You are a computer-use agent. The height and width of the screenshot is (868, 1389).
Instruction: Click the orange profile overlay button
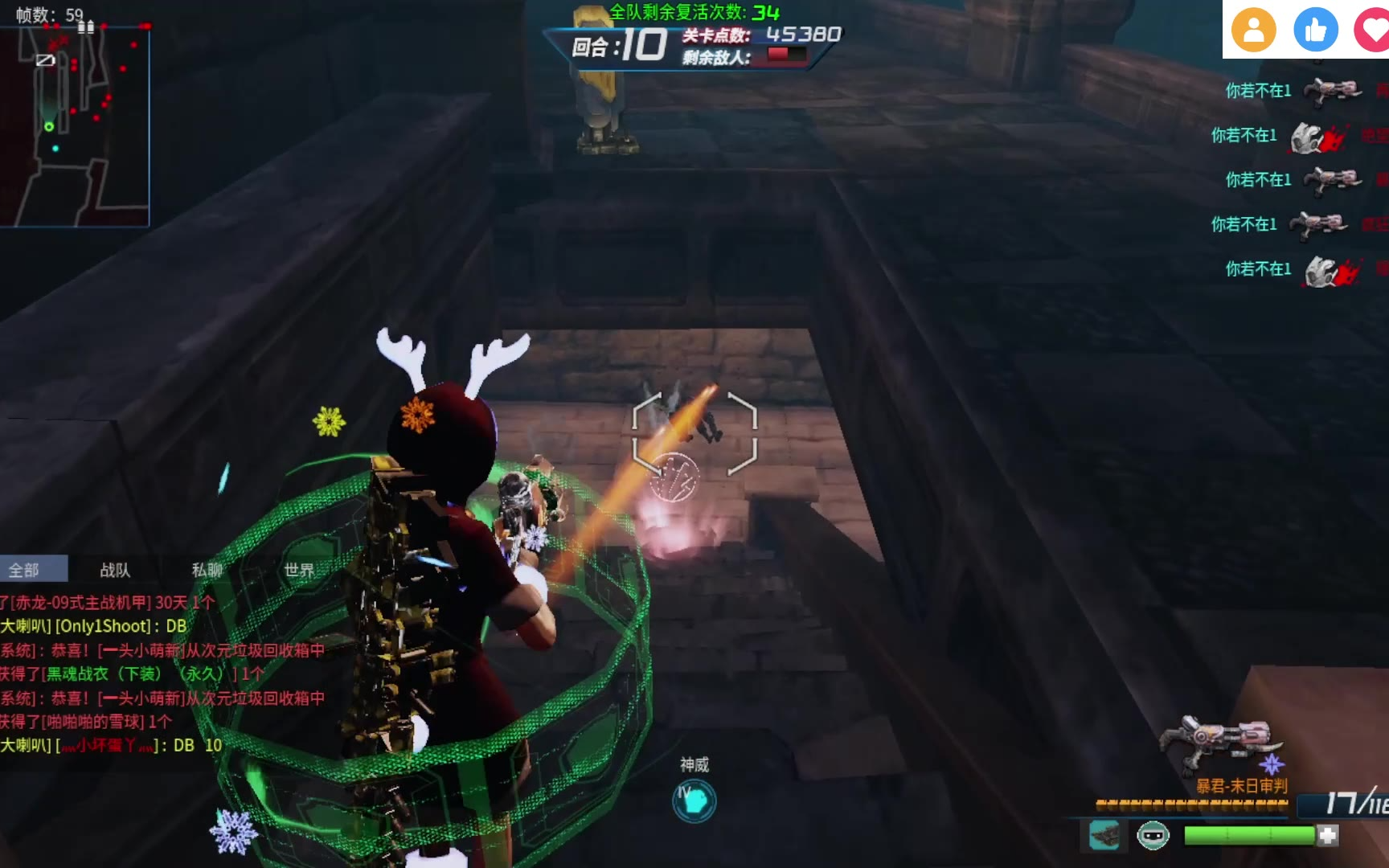[x=1253, y=31]
